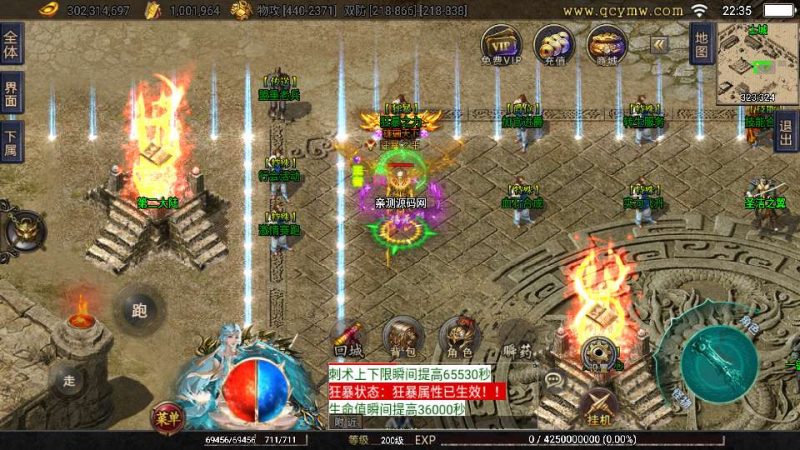The image size is (800, 450).
Task: Toggle the 走 walk button
Action: pos(69,379)
